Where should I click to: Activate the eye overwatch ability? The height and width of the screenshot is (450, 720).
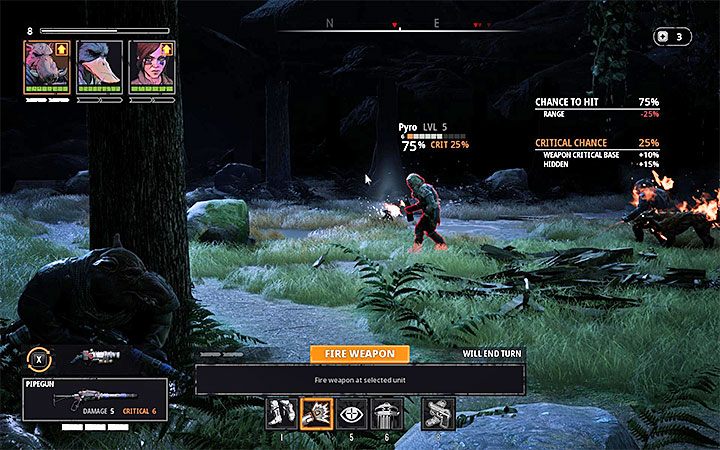(353, 413)
